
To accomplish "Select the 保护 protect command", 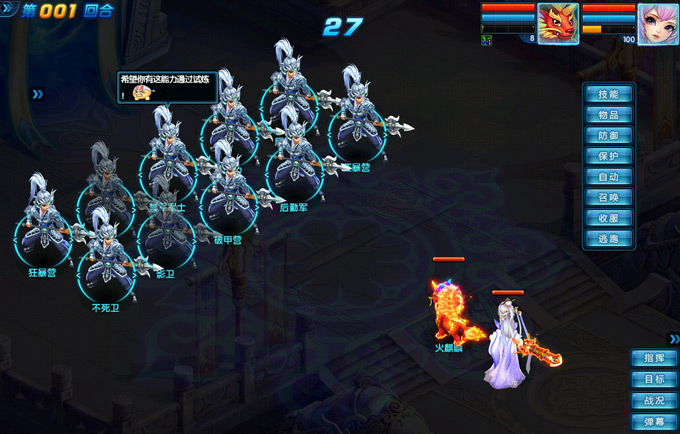I will click(x=608, y=156).
